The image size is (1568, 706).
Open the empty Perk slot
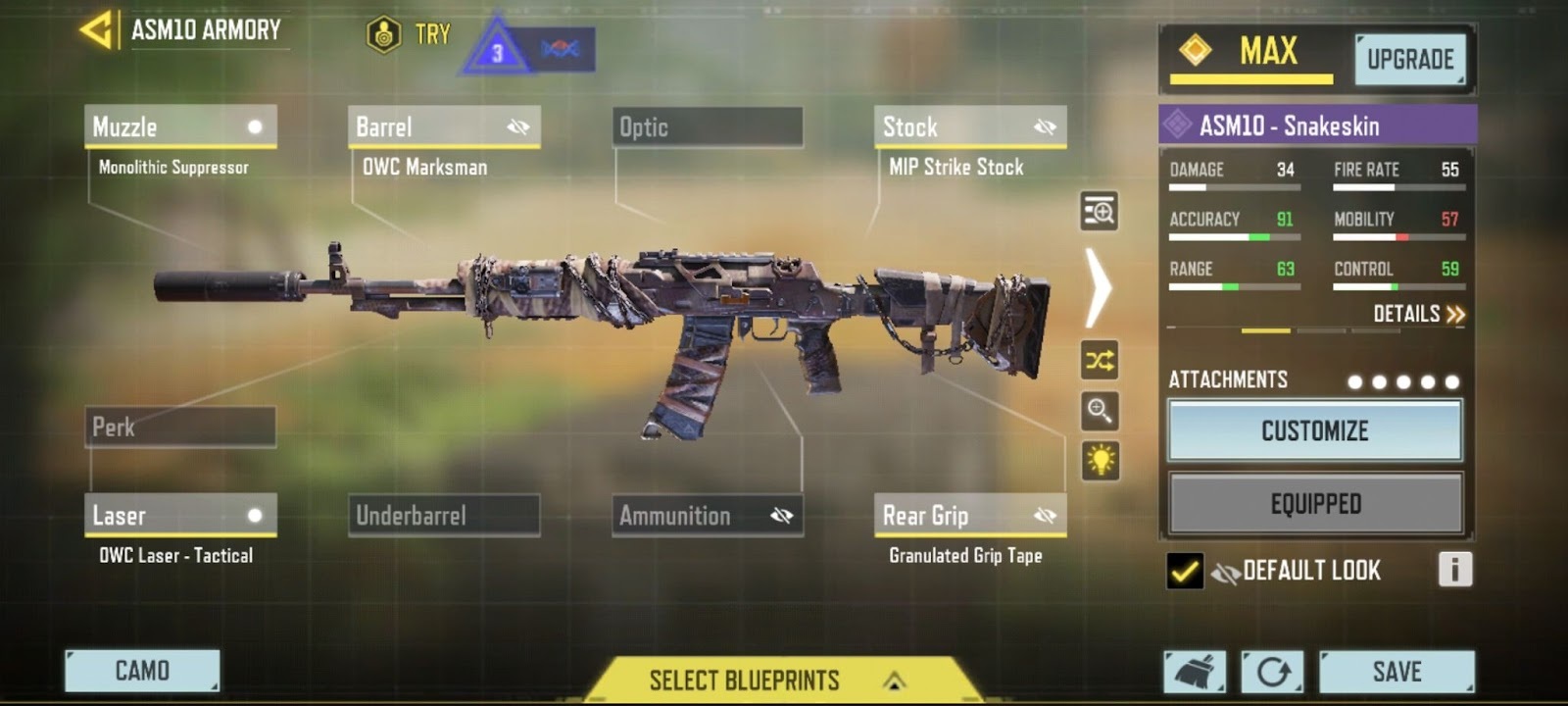click(180, 428)
